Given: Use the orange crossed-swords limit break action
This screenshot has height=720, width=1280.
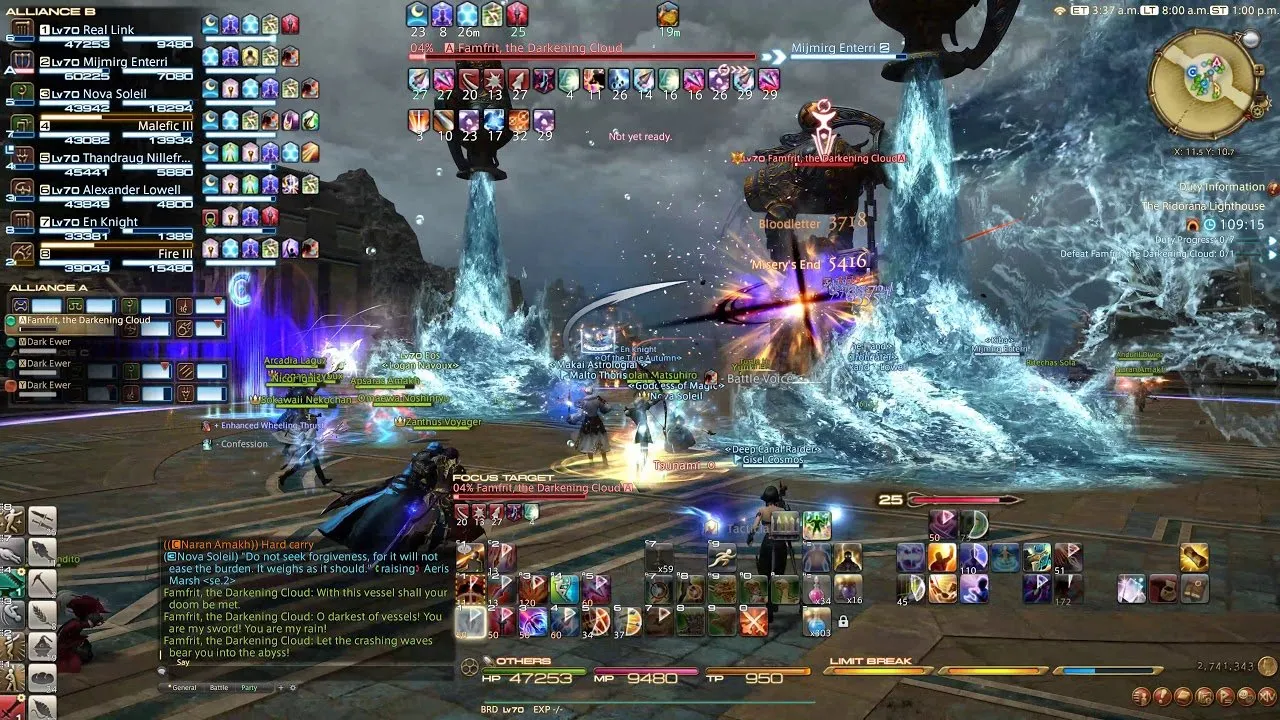Looking at the screenshot, I should coord(752,622).
